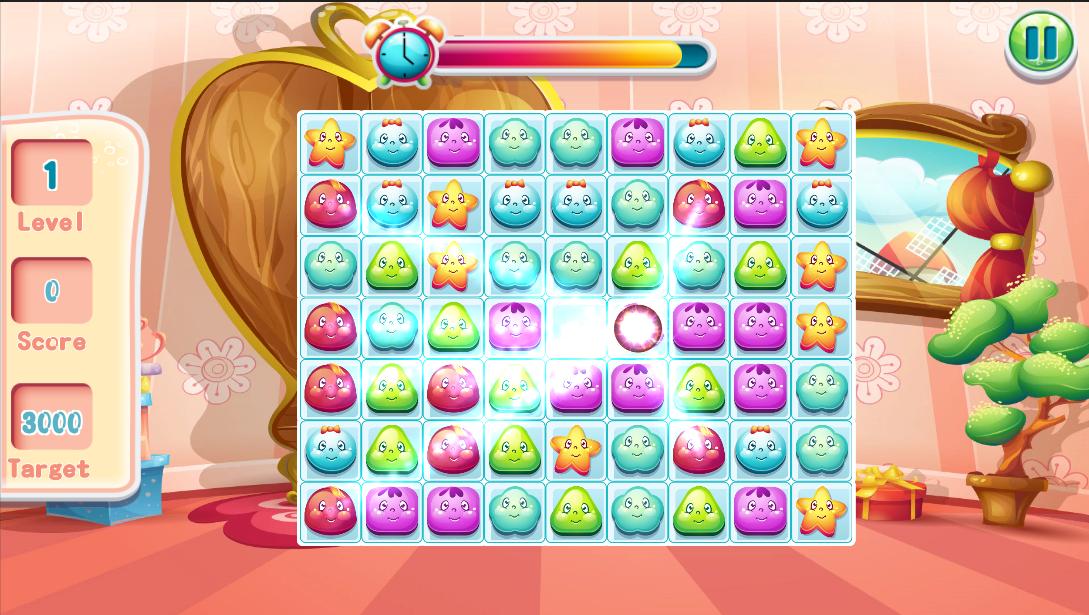
Task: Pause the game with the green button
Action: coord(1039,43)
